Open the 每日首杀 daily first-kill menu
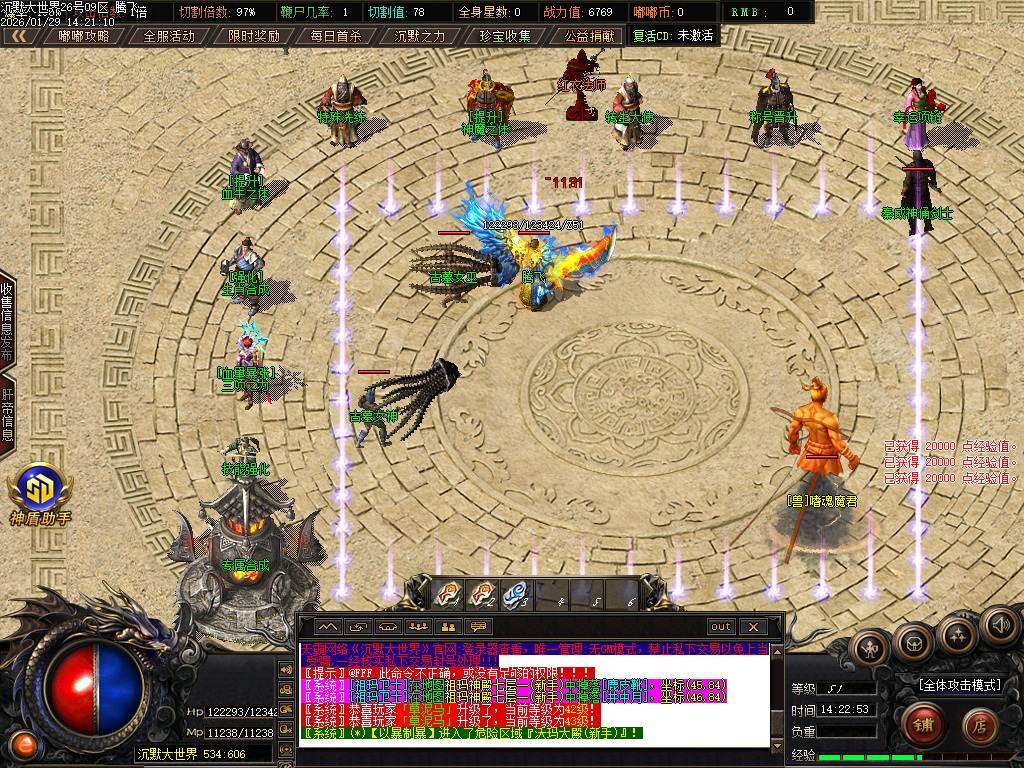1024x768 pixels. click(336, 35)
